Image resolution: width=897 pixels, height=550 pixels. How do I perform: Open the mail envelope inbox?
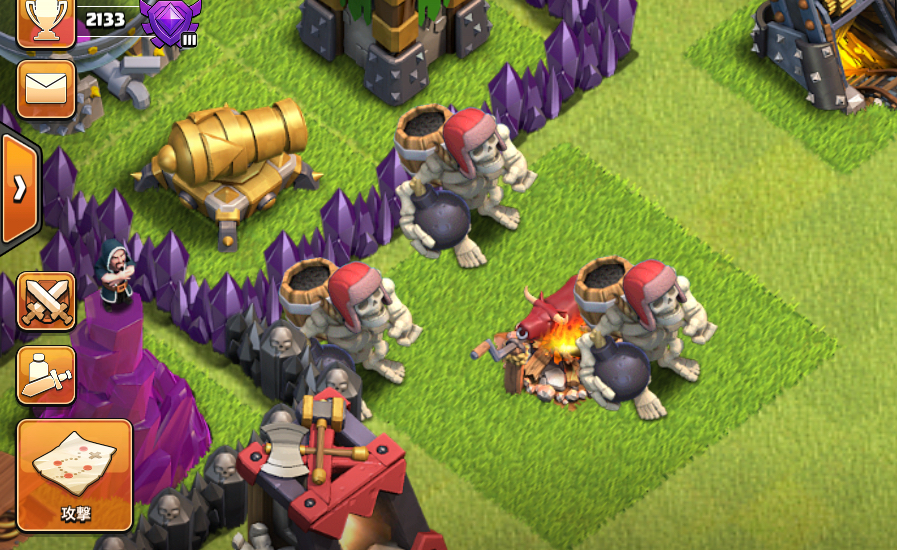coord(46,89)
